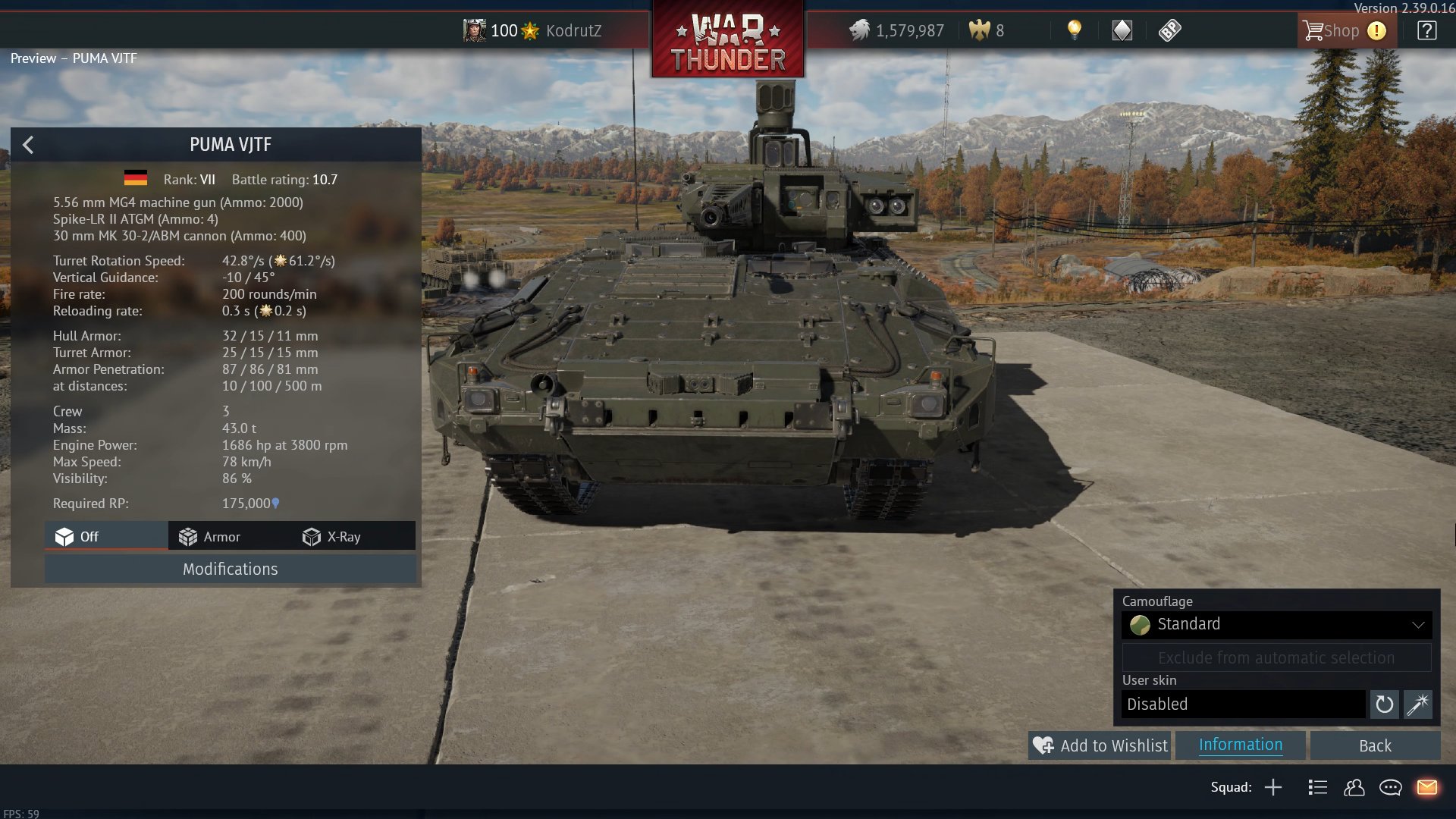Add a squad member with plus
This screenshot has width=1456, height=819.
pos(1273,787)
